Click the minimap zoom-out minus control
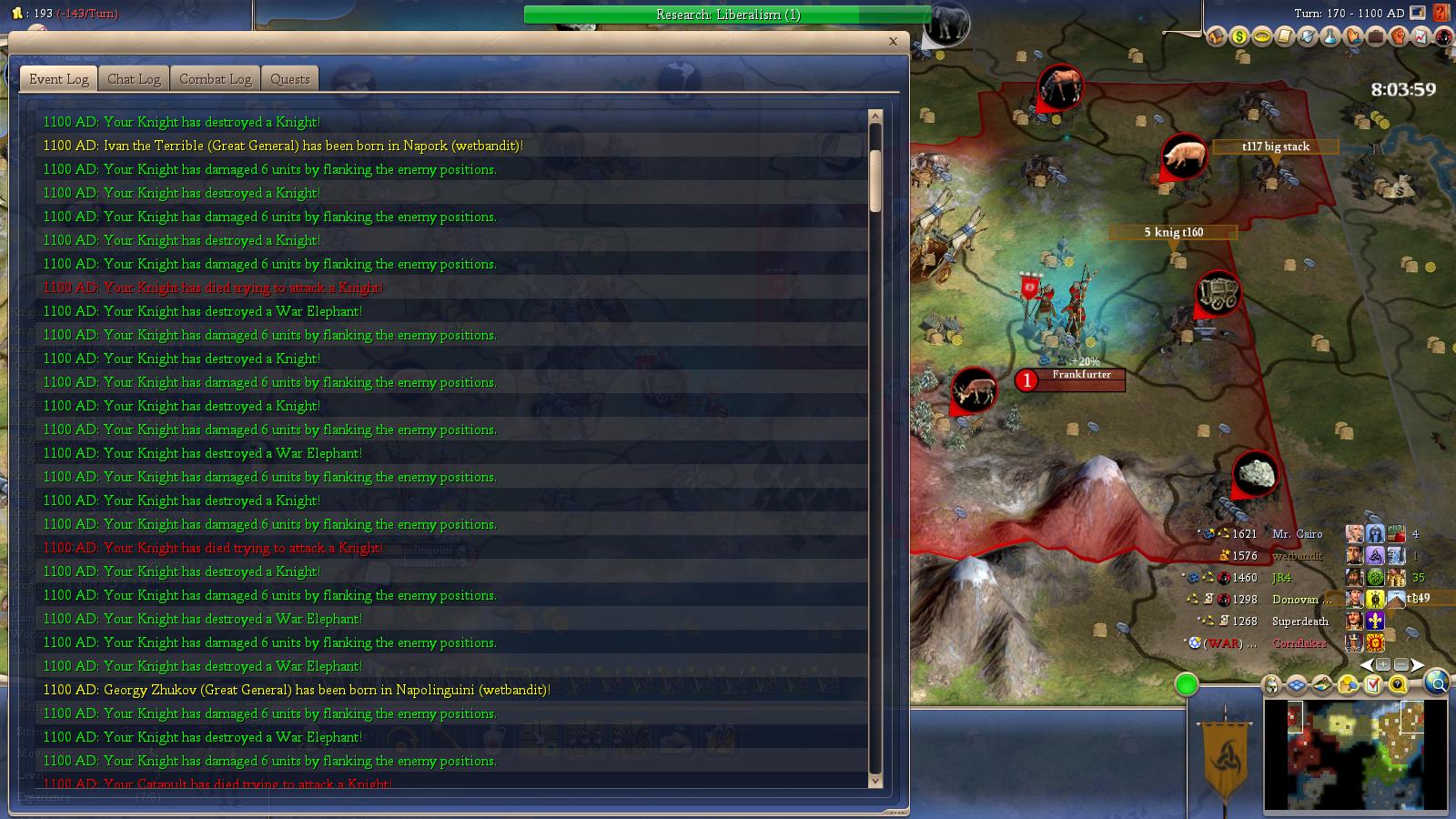 pyautogui.click(x=1402, y=663)
